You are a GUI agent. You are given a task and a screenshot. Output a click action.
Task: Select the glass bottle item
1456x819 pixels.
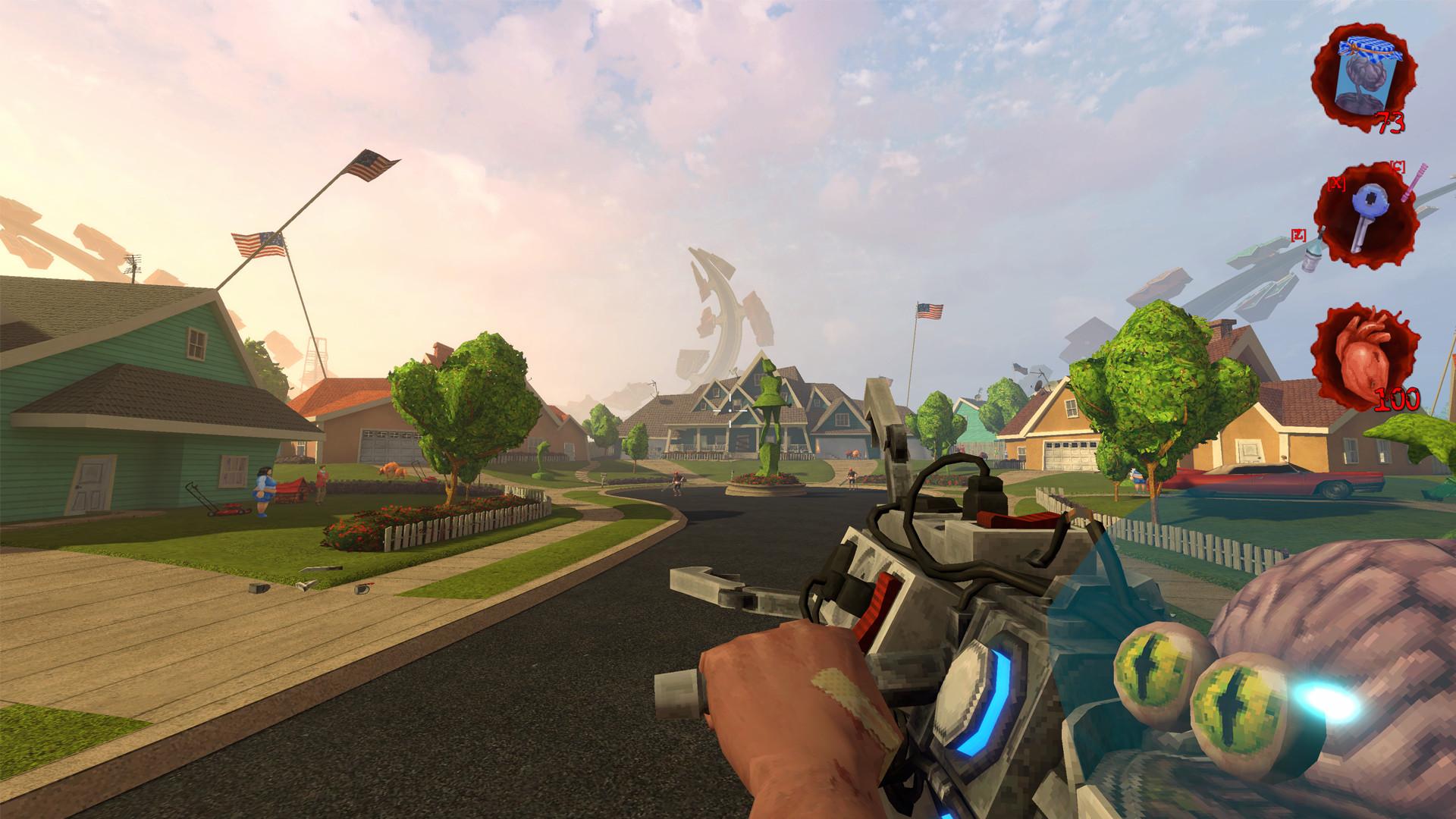tap(1311, 256)
